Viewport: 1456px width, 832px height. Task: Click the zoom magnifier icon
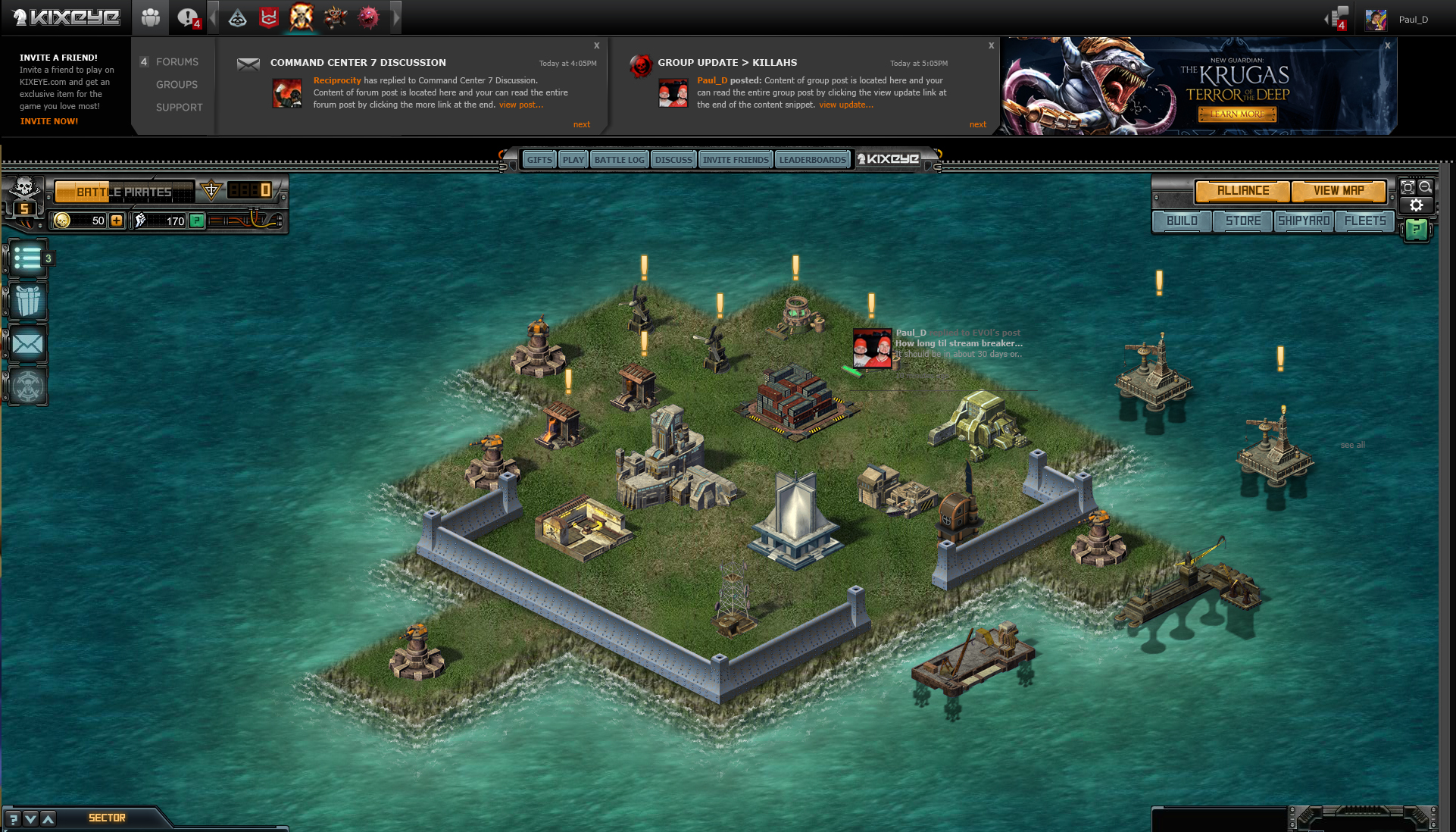1425,187
